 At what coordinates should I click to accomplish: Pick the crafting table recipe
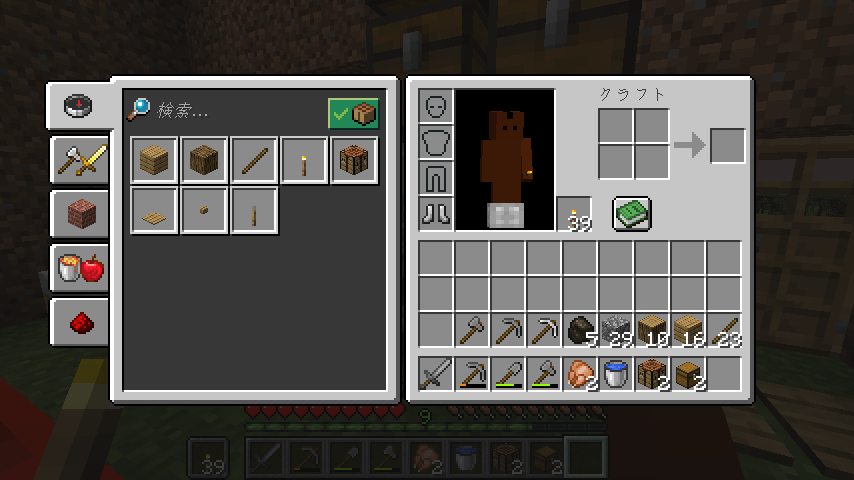[354, 160]
